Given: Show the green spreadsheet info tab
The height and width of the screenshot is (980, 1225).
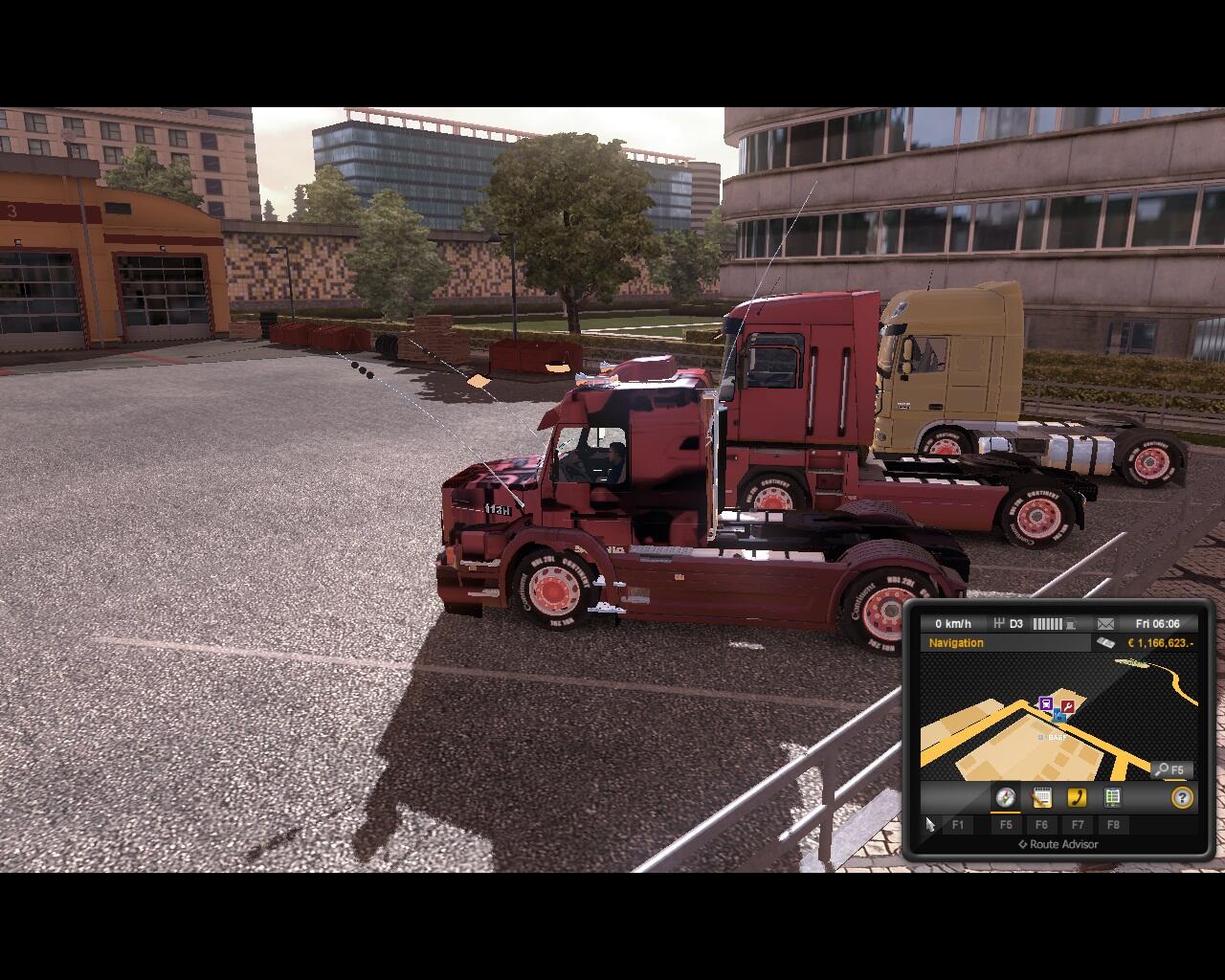Looking at the screenshot, I should pyautogui.click(x=1112, y=797).
